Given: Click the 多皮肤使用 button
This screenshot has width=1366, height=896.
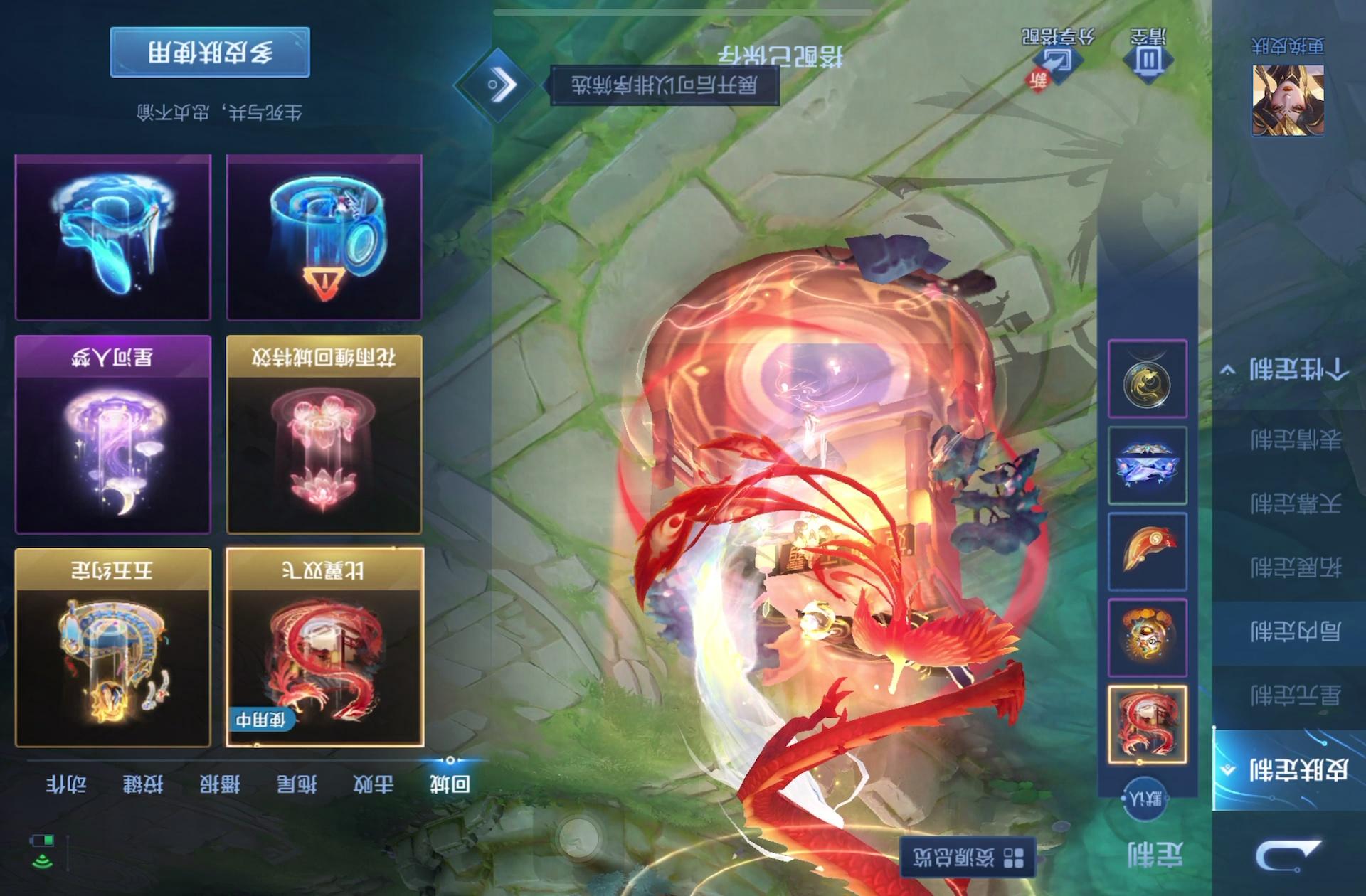Looking at the screenshot, I should pyautogui.click(x=210, y=52).
